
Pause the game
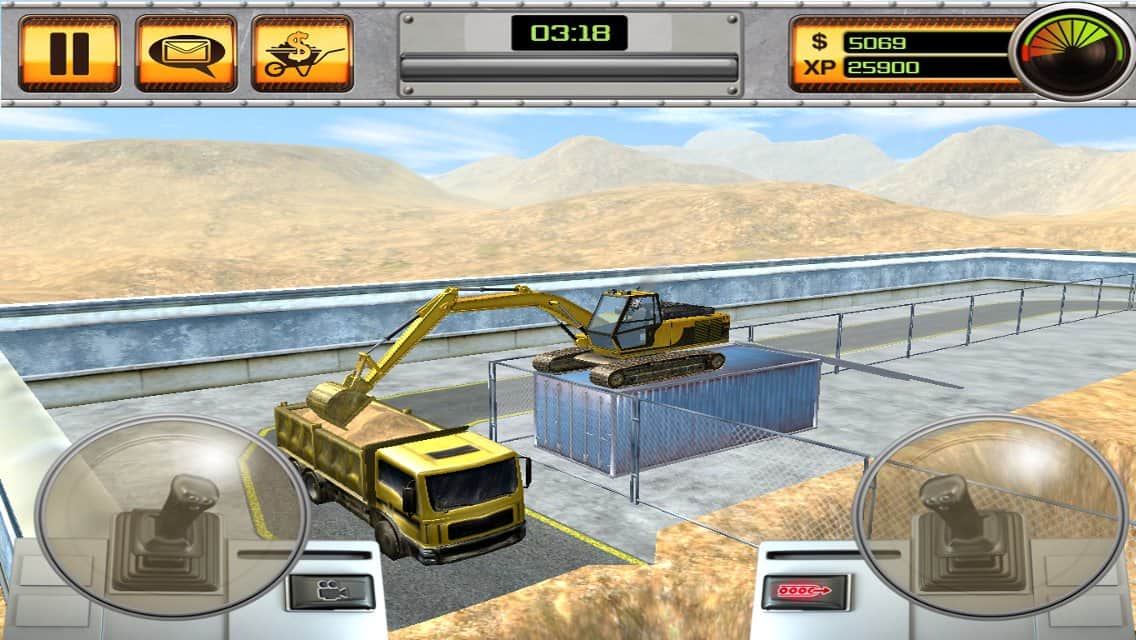(x=69, y=53)
